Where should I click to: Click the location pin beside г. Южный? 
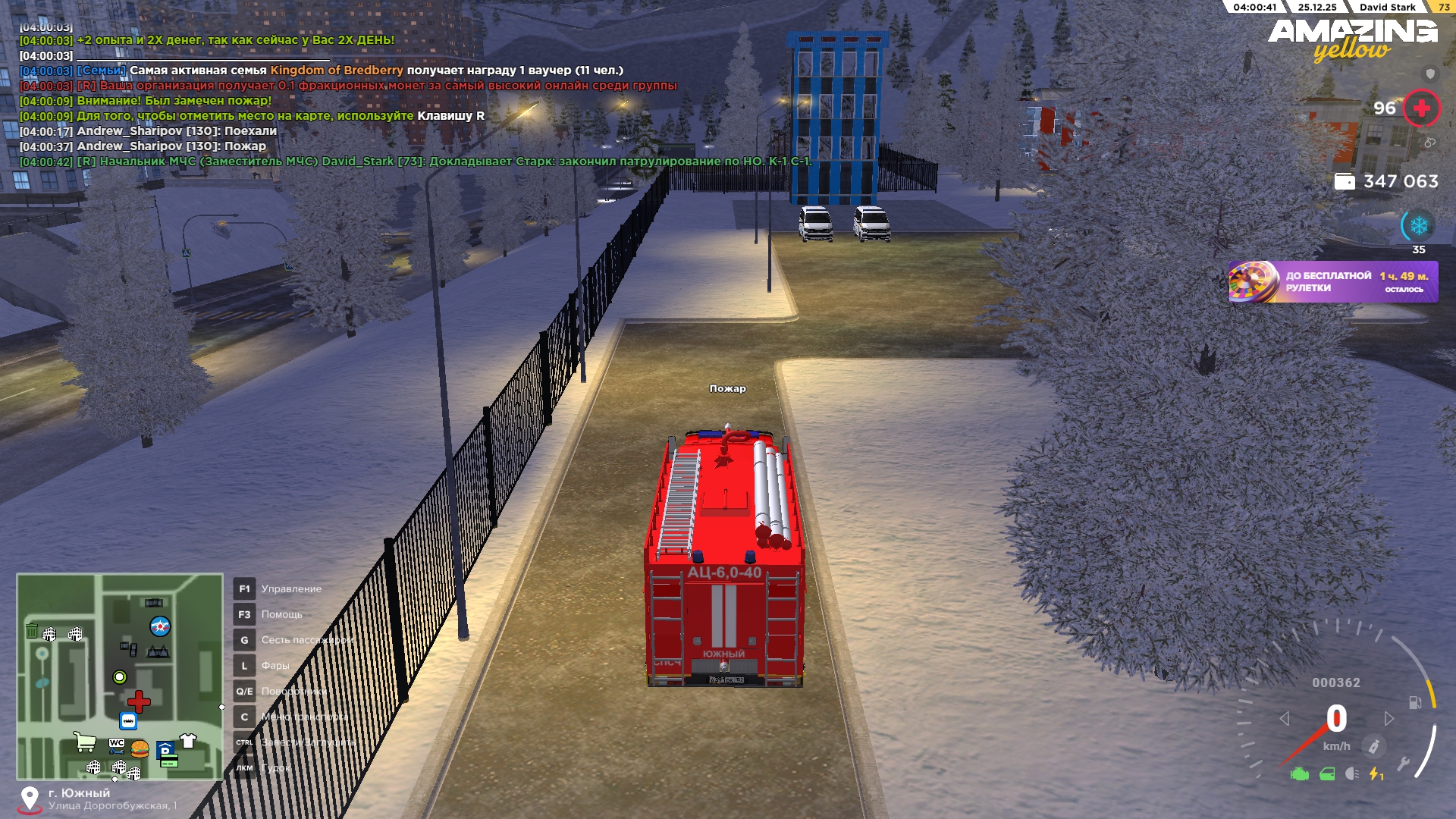click(x=30, y=798)
